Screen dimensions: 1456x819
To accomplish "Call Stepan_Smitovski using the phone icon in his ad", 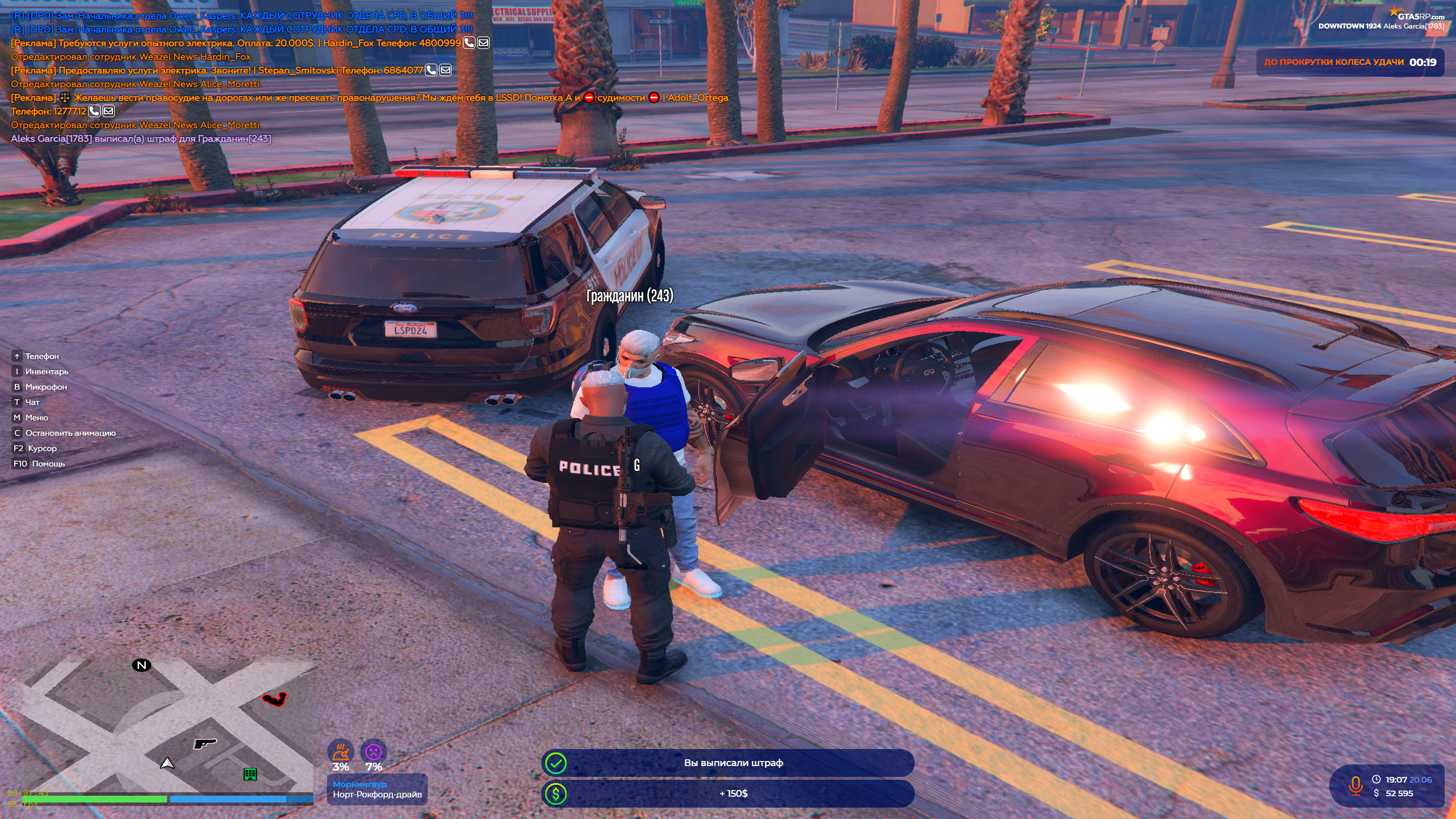I will 432,70.
